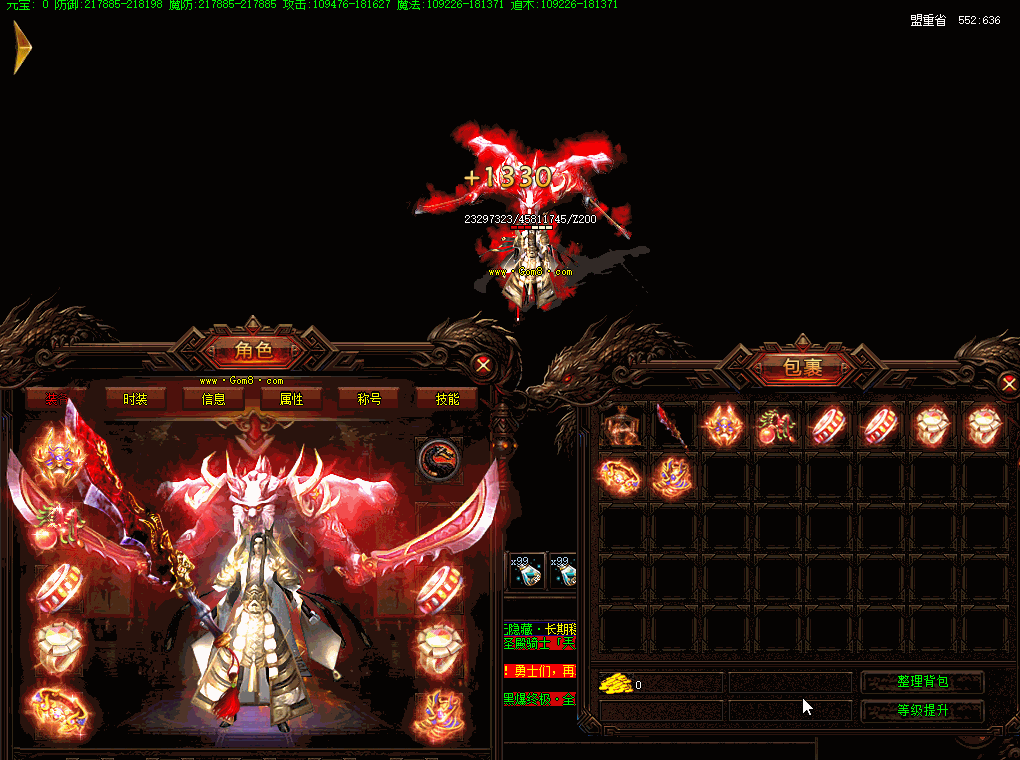Image resolution: width=1020 pixels, height=760 pixels.
Task: Select the 装备 equipment tab
Action: click(56, 399)
